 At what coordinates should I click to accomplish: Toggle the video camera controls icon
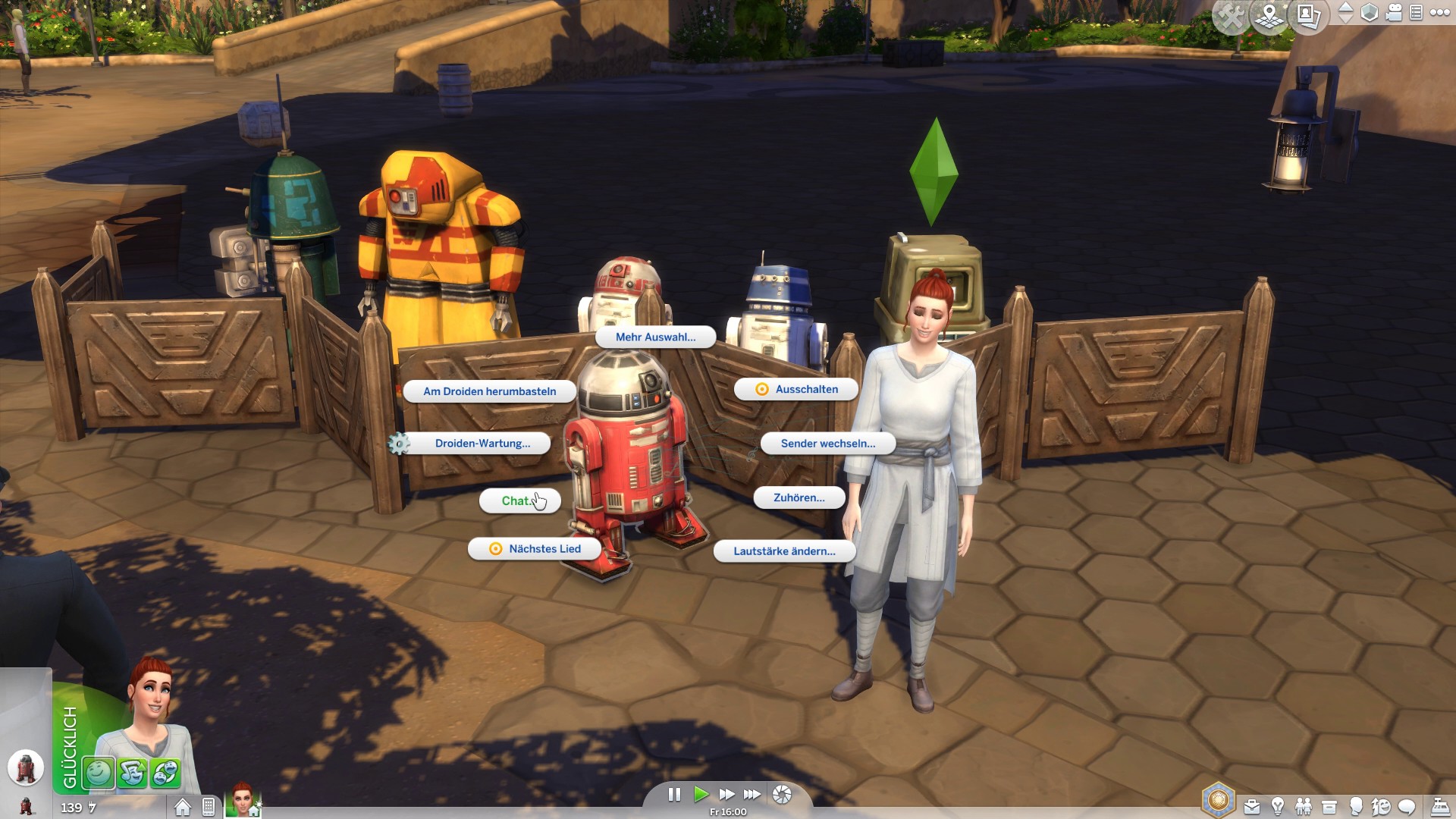1394,13
